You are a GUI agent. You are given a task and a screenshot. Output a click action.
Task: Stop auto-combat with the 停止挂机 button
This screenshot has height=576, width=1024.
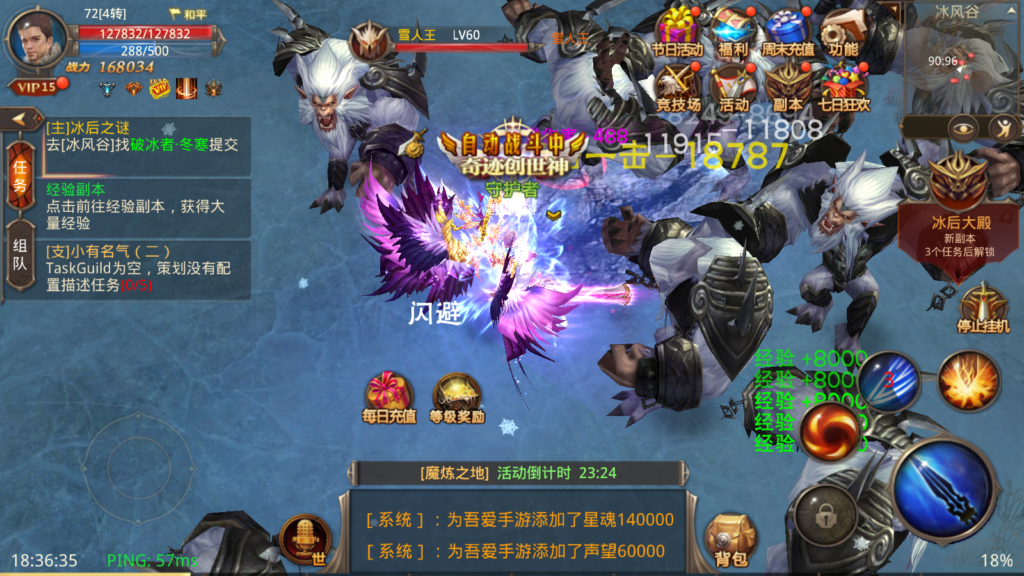click(983, 308)
